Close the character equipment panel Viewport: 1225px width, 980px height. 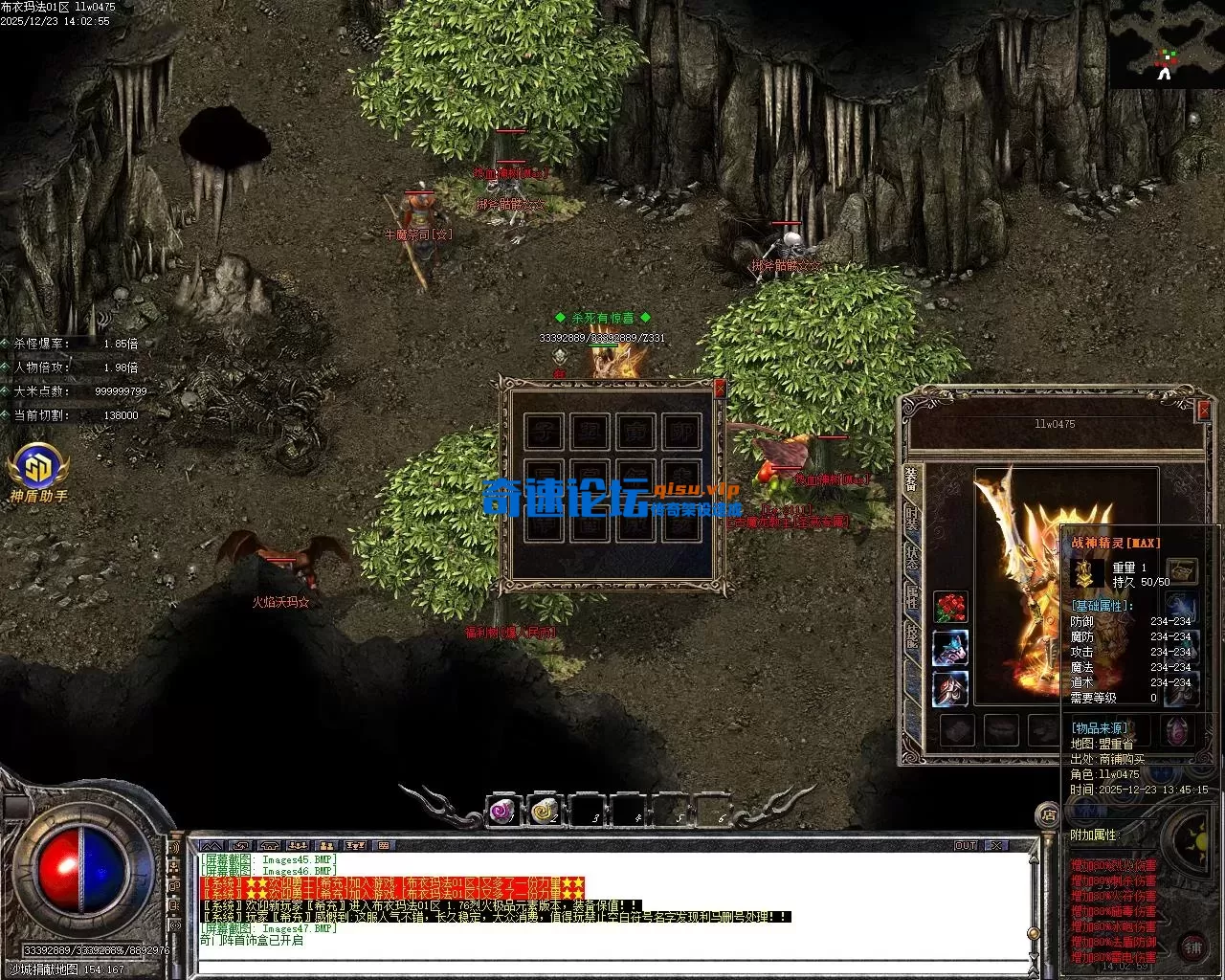point(1204,411)
